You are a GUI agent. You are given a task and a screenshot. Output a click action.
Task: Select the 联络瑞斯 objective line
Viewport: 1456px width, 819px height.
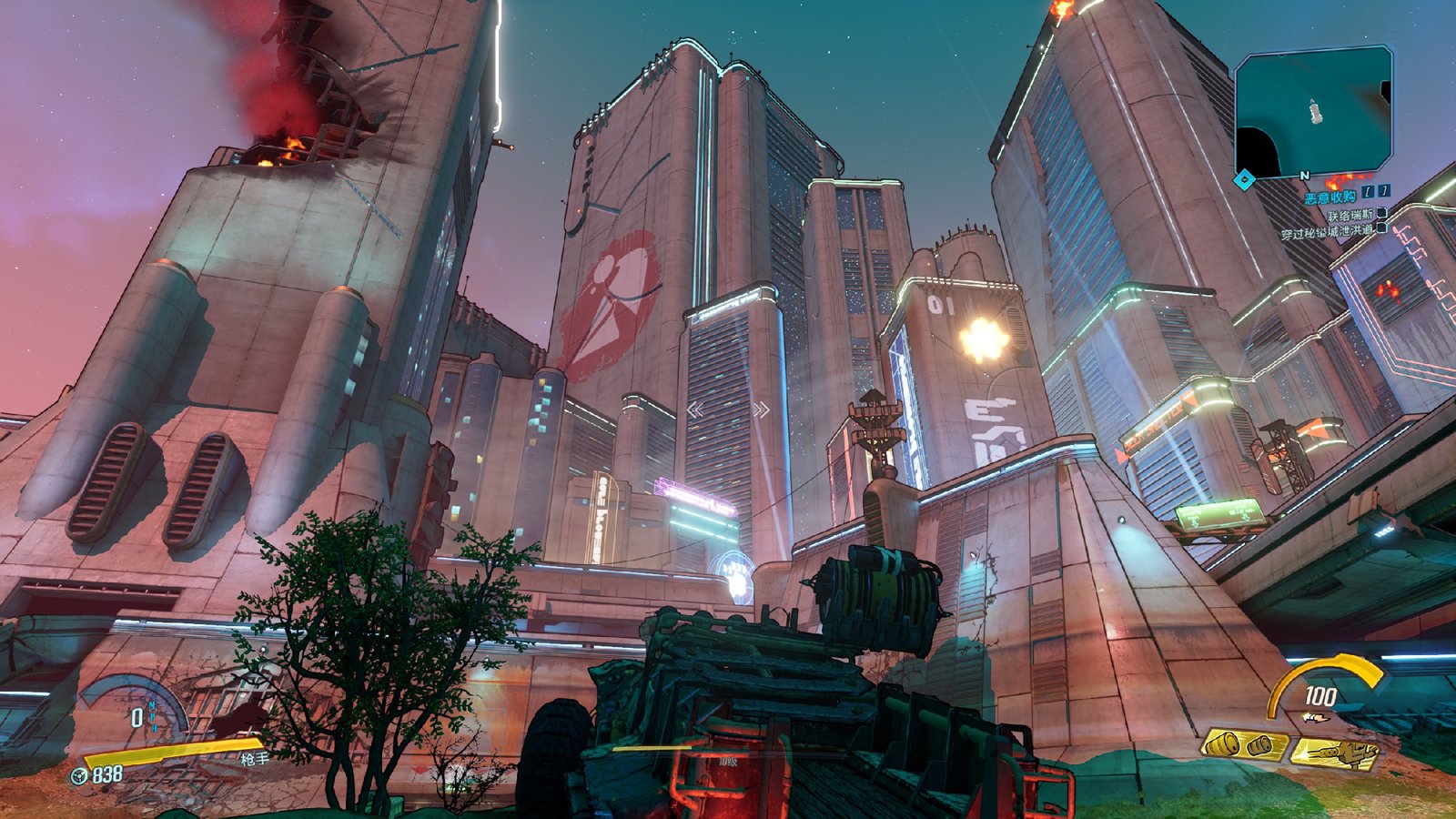(1350, 216)
